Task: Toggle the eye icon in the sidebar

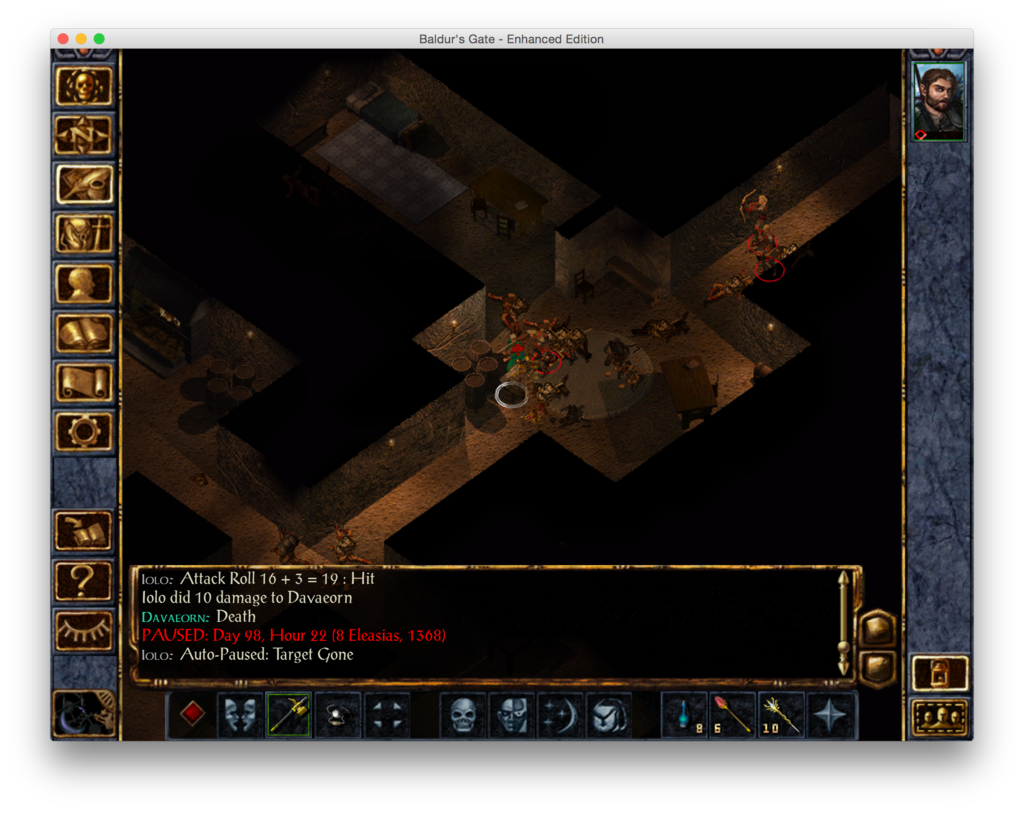Action: (84, 628)
